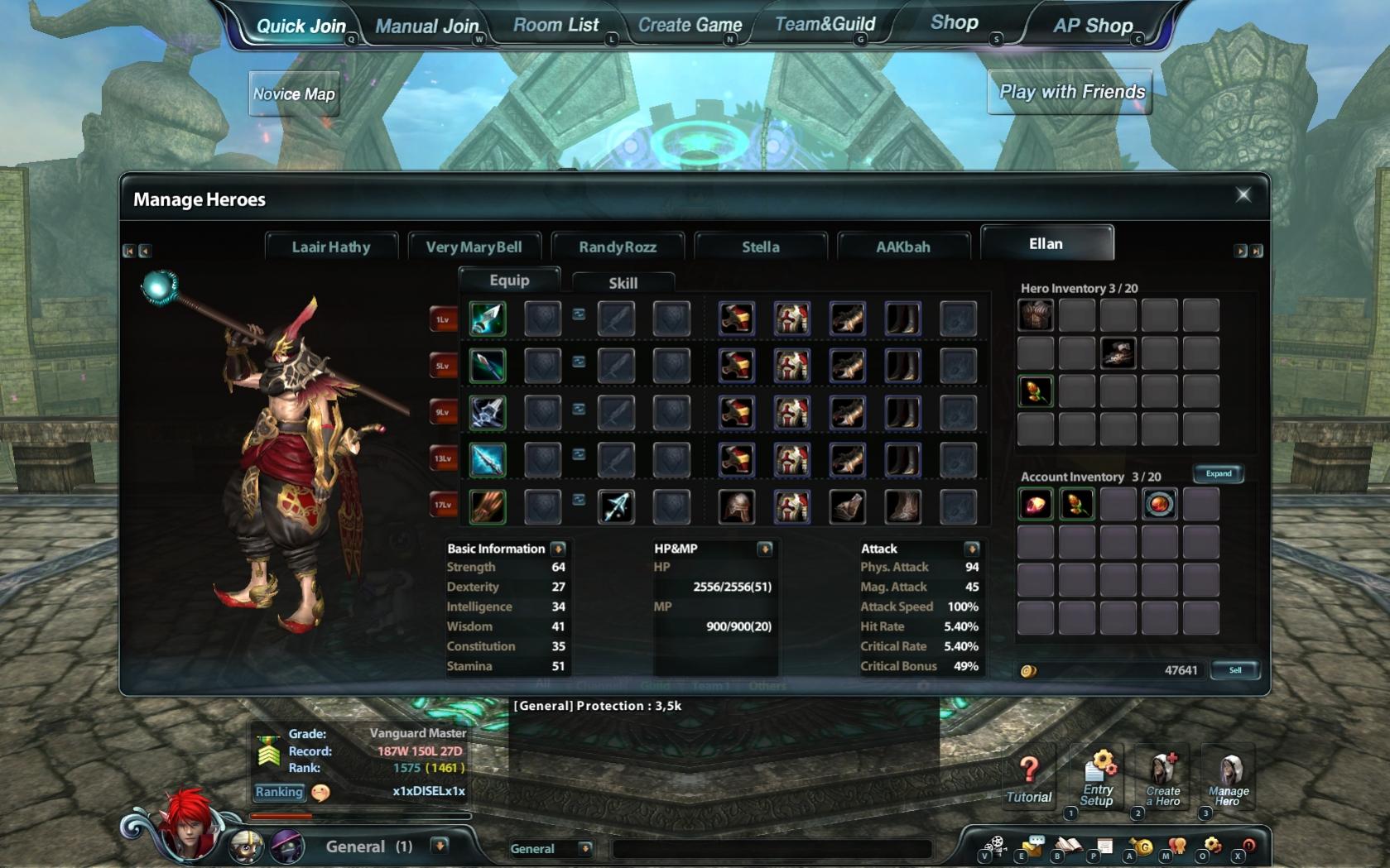This screenshot has height=868, width=1390.
Task: Switch to the Stella hero tab
Action: click(x=760, y=247)
